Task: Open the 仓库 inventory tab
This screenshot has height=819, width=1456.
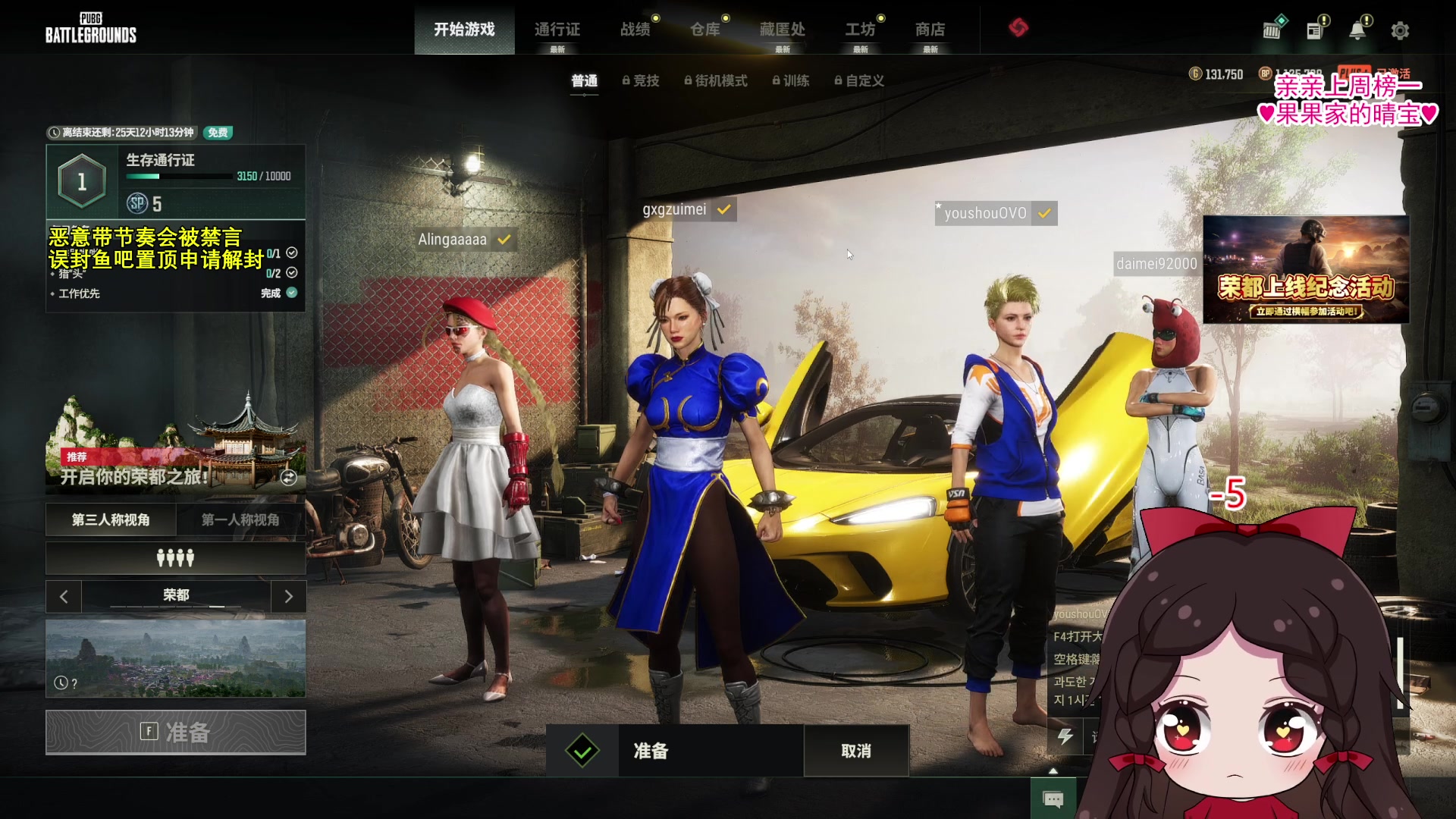Action: click(705, 30)
